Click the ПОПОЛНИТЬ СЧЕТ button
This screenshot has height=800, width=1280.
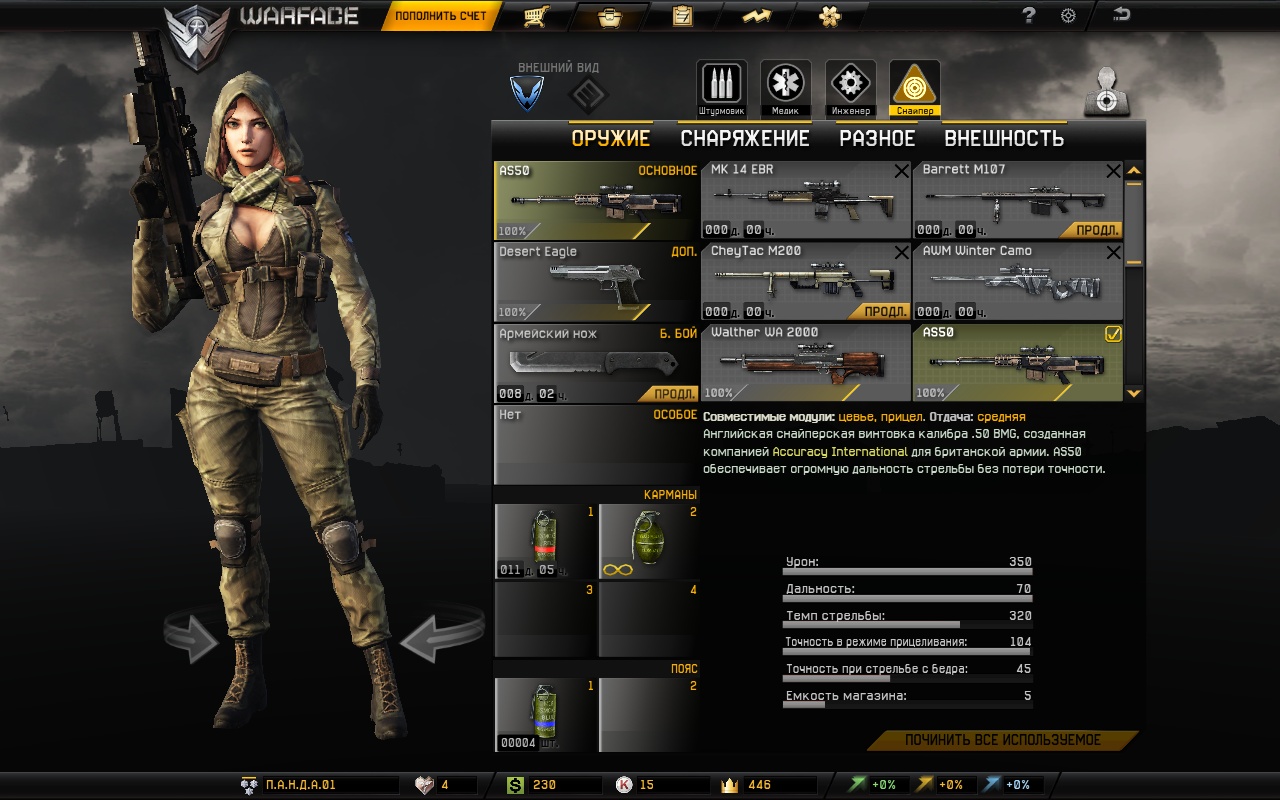pos(440,16)
